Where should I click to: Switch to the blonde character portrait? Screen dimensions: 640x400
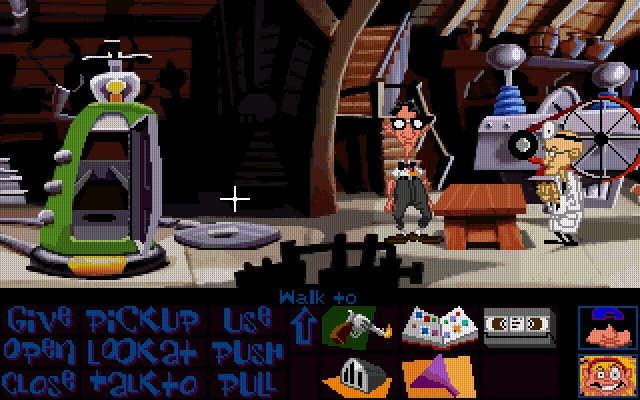[608, 373]
